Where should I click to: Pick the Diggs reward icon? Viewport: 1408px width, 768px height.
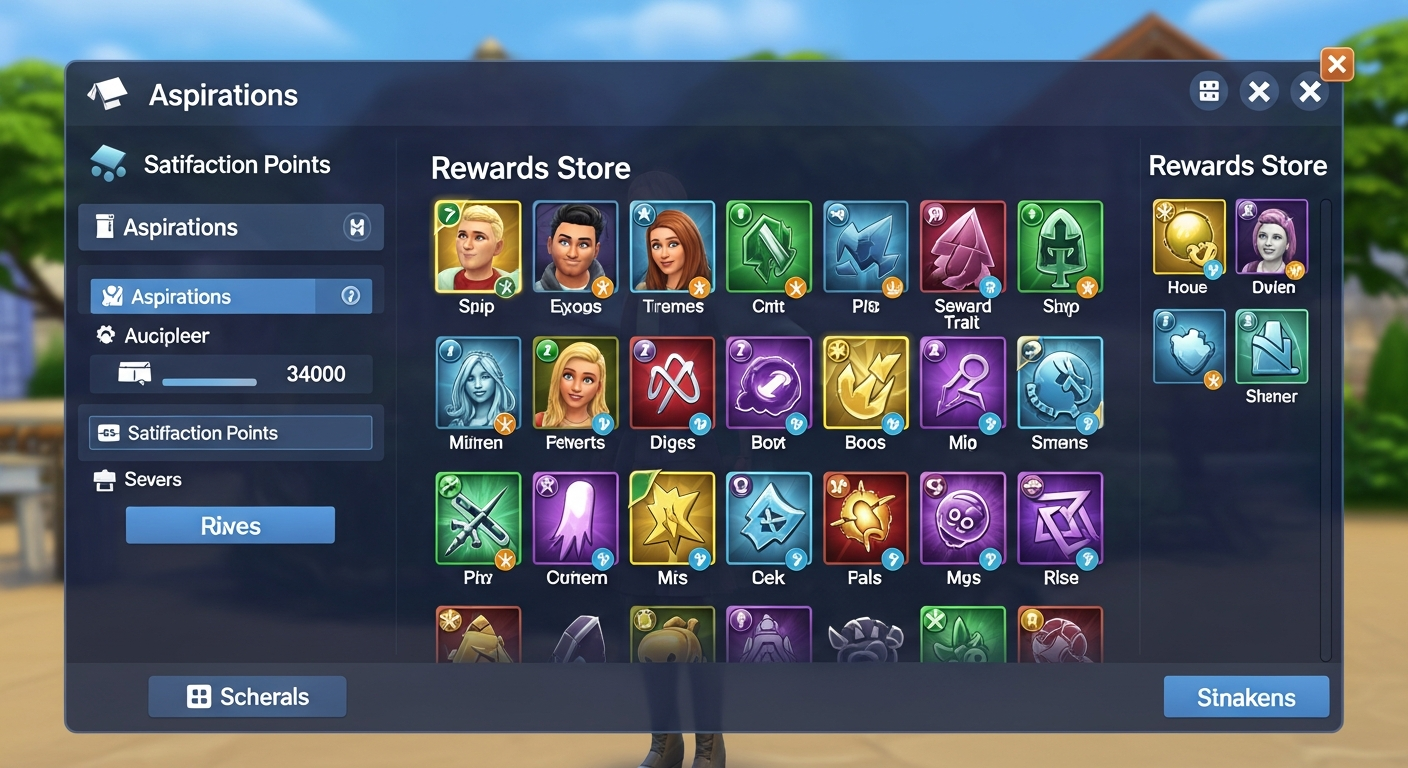coord(671,385)
